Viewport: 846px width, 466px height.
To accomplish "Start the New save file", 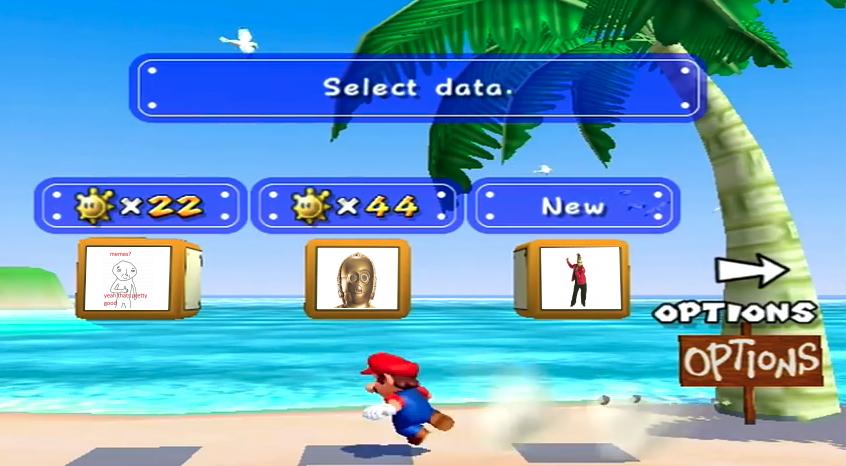I will (572, 206).
